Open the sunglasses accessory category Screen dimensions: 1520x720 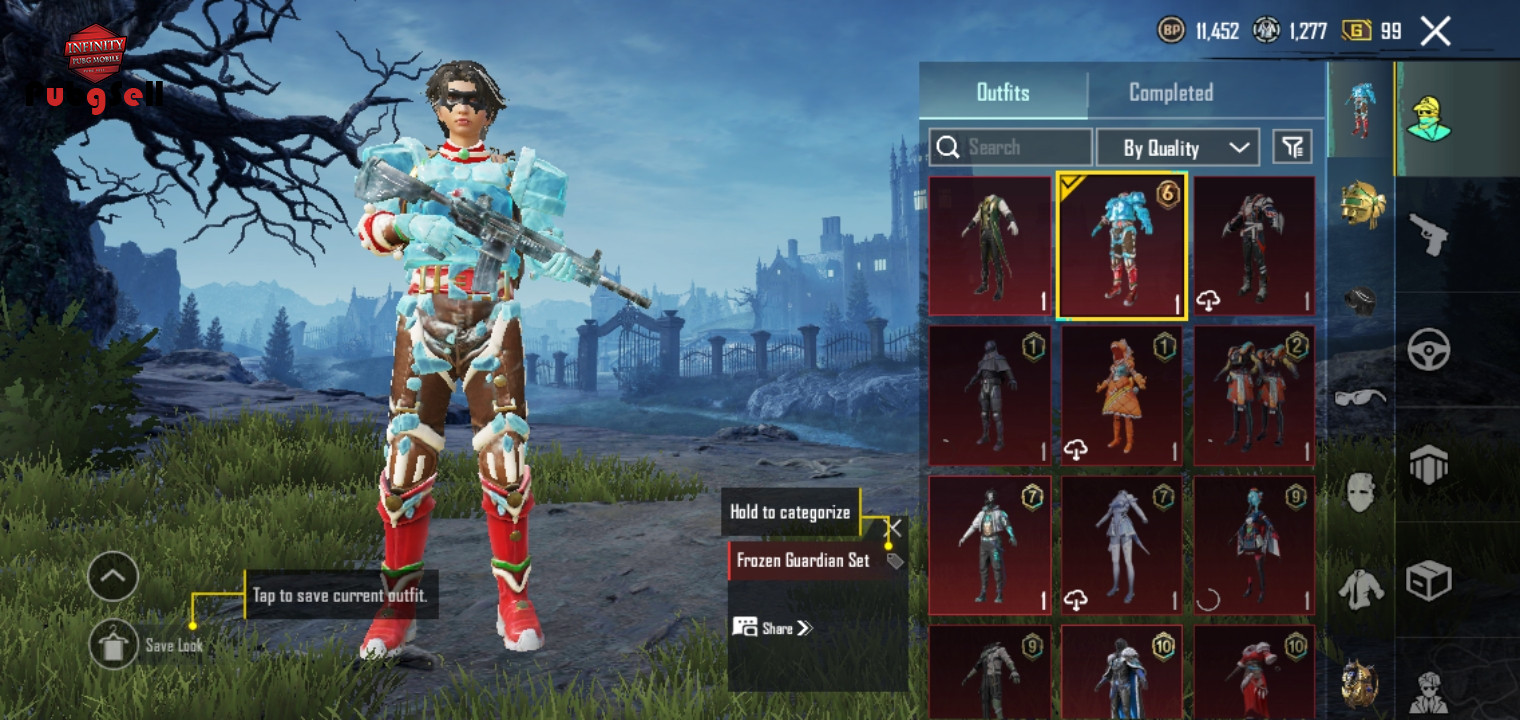click(1361, 396)
